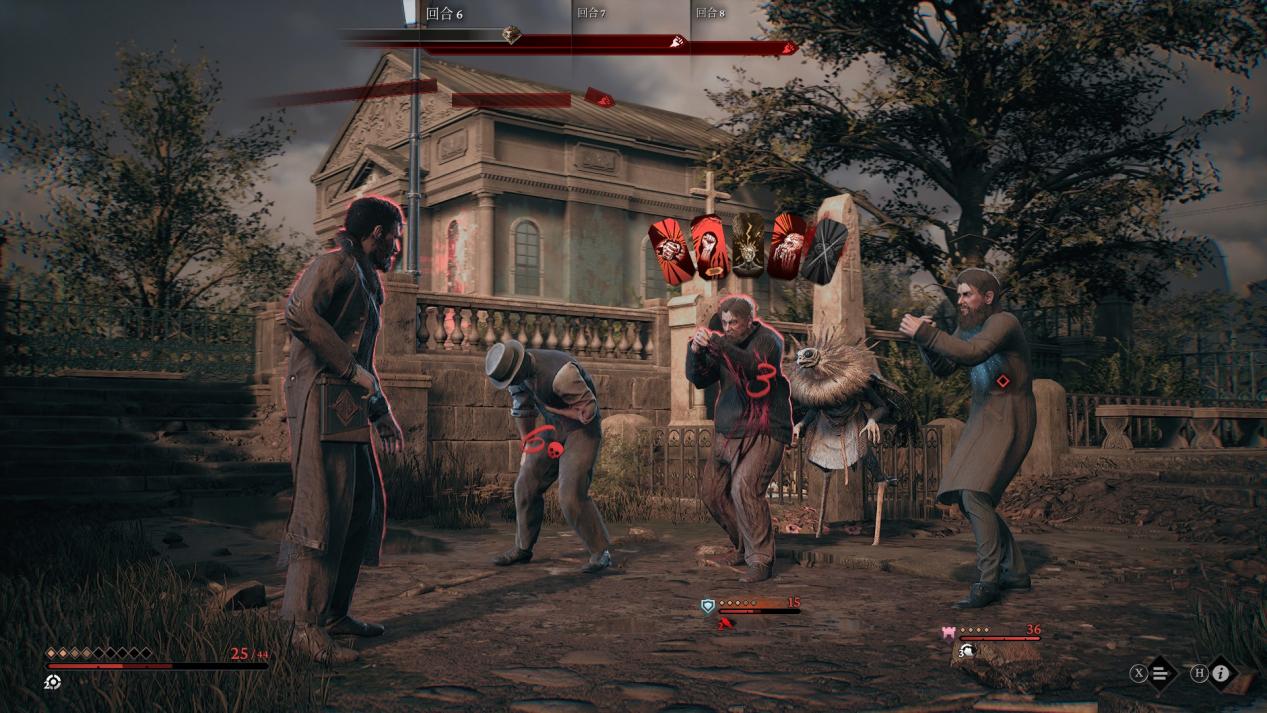Choose the black crossed-out card
This screenshot has height=713, width=1267.
[827, 249]
